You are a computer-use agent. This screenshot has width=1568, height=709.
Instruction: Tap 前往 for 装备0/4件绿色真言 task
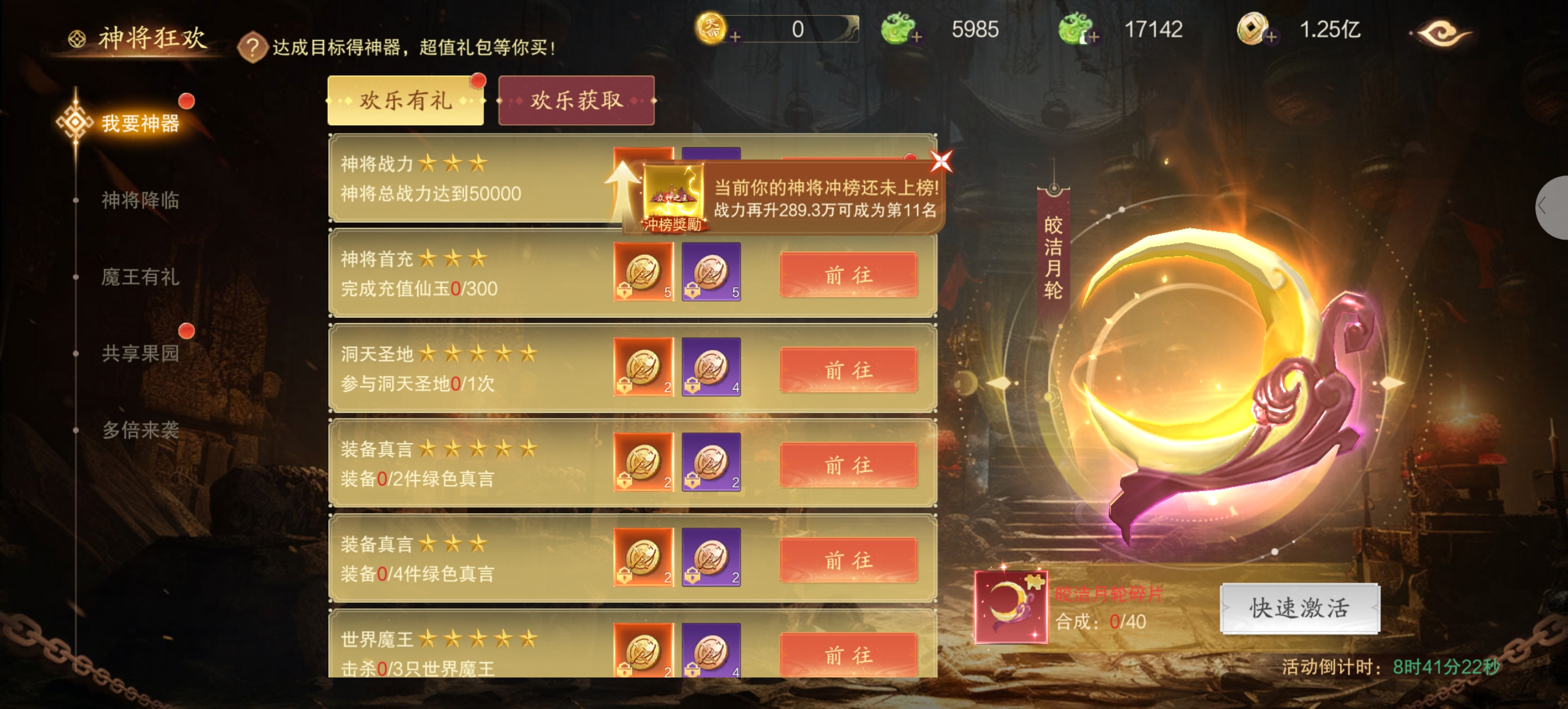[848, 560]
